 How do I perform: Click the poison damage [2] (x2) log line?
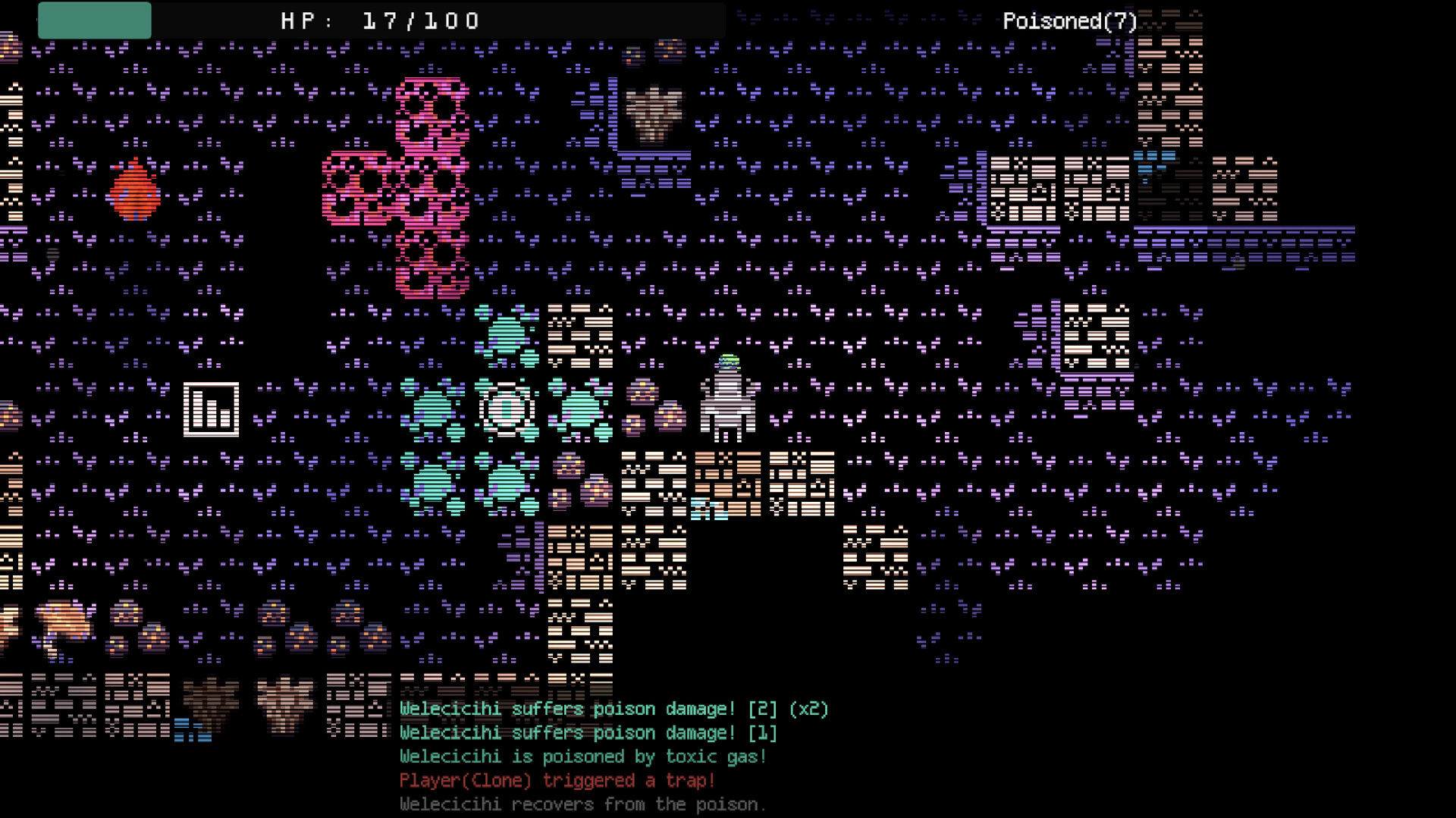(x=613, y=709)
